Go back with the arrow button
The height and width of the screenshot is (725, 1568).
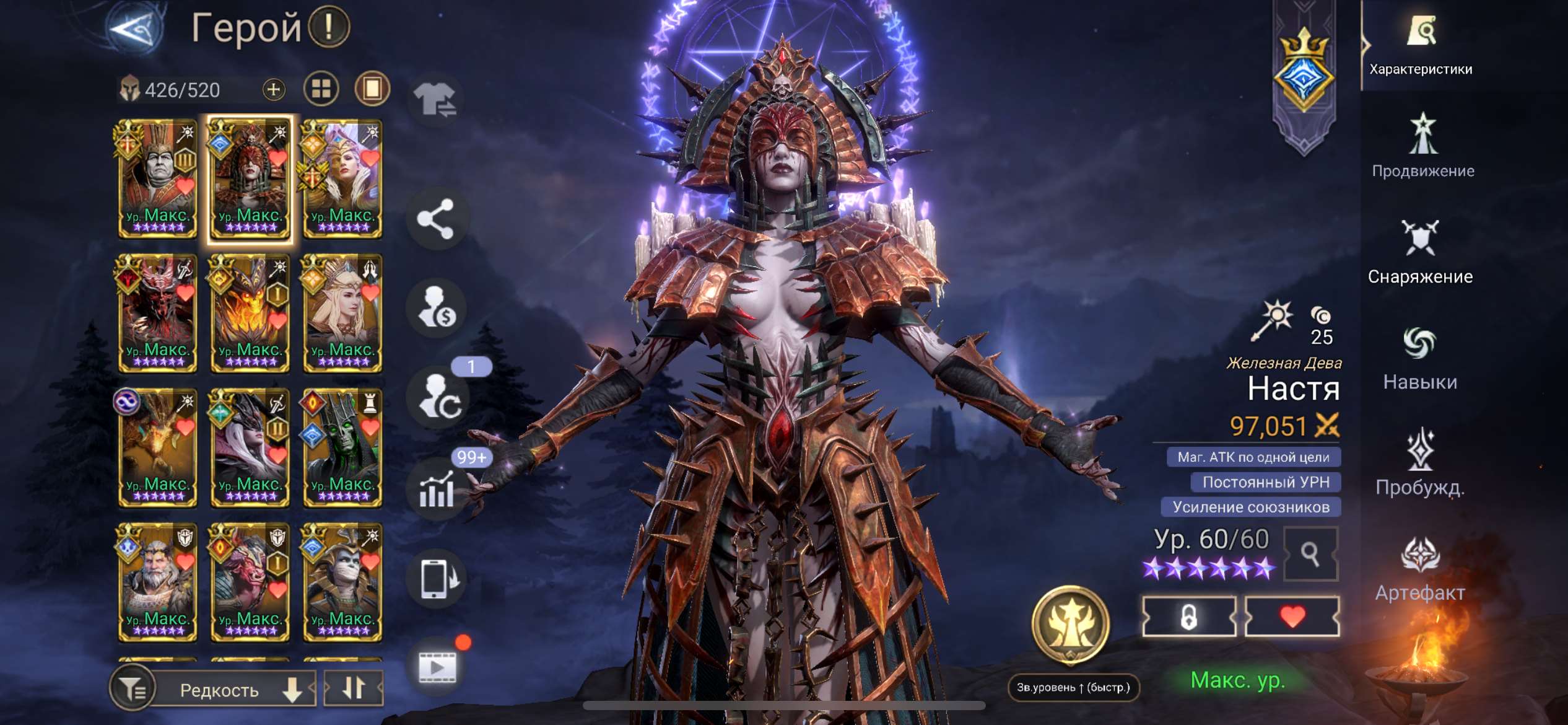(x=134, y=28)
